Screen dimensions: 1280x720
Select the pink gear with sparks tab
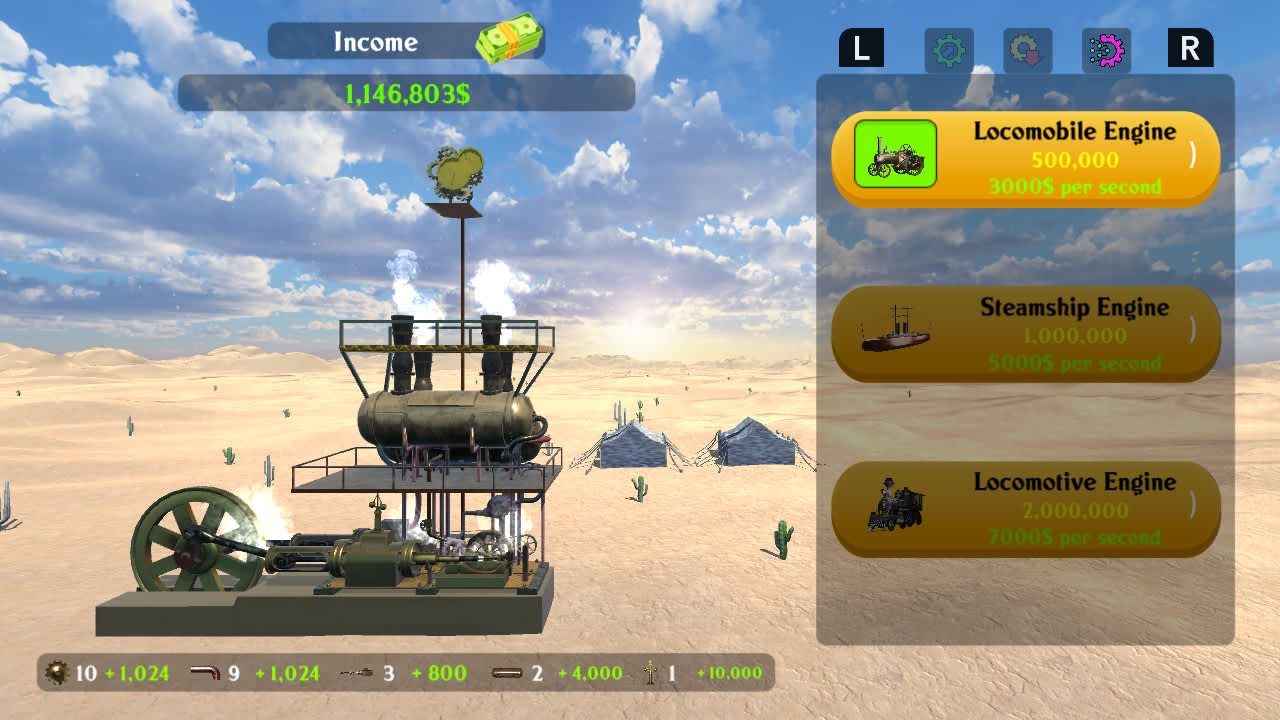pyautogui.click(x=1108, y=49)
